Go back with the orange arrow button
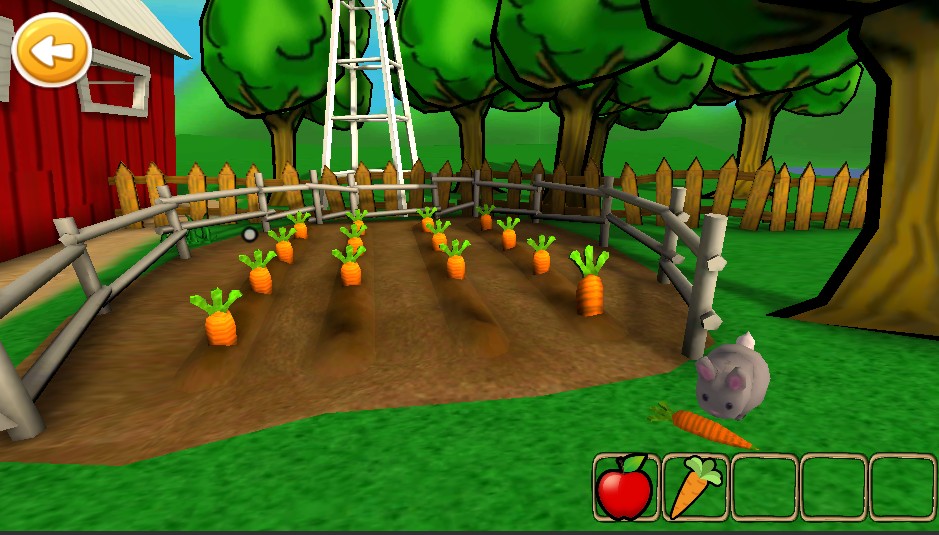 pyautogui.click(x=51, y=49)
